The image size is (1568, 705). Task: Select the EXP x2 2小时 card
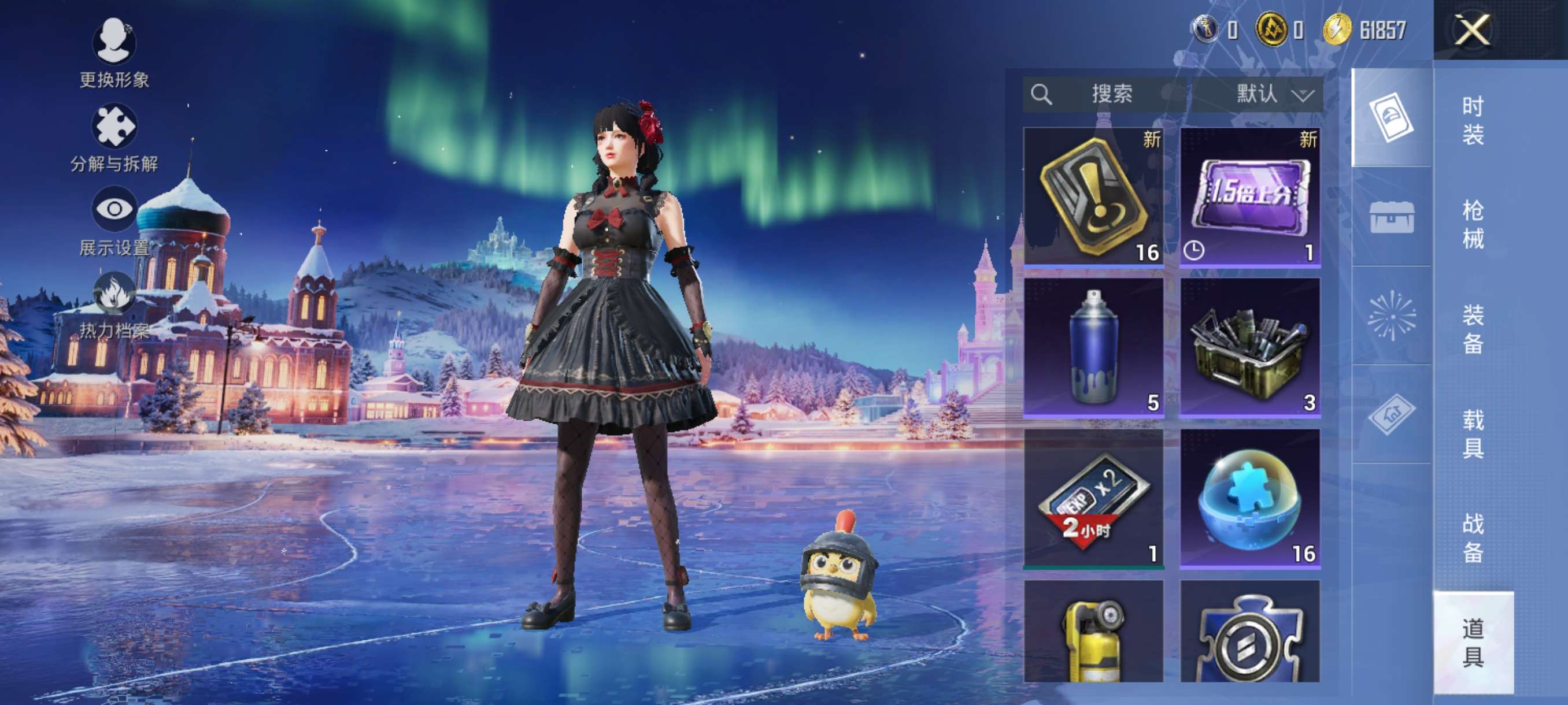[x=1093, y=498]
